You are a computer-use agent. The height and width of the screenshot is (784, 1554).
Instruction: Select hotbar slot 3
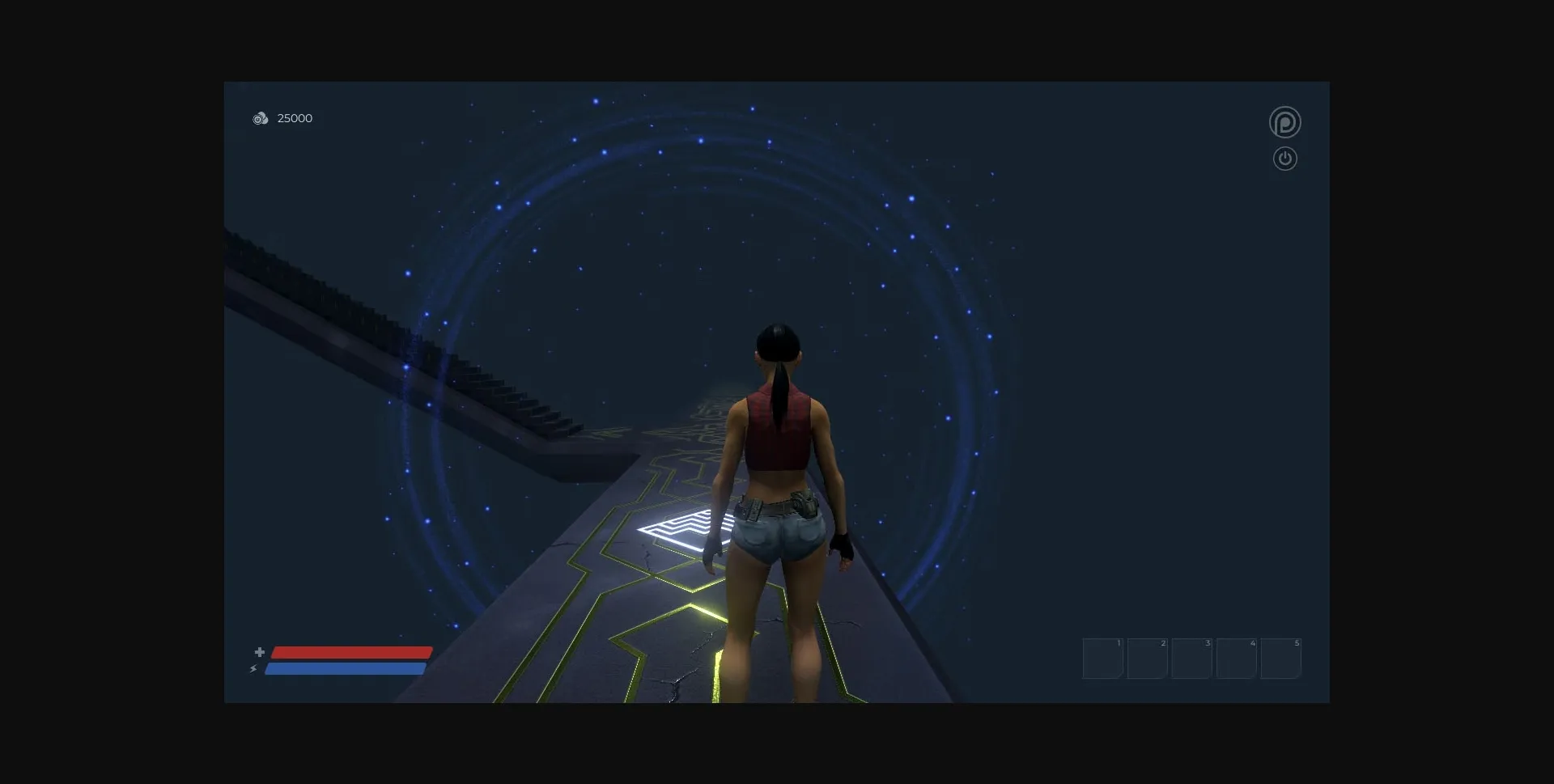pyautogui.click(x=1191, y=658)
